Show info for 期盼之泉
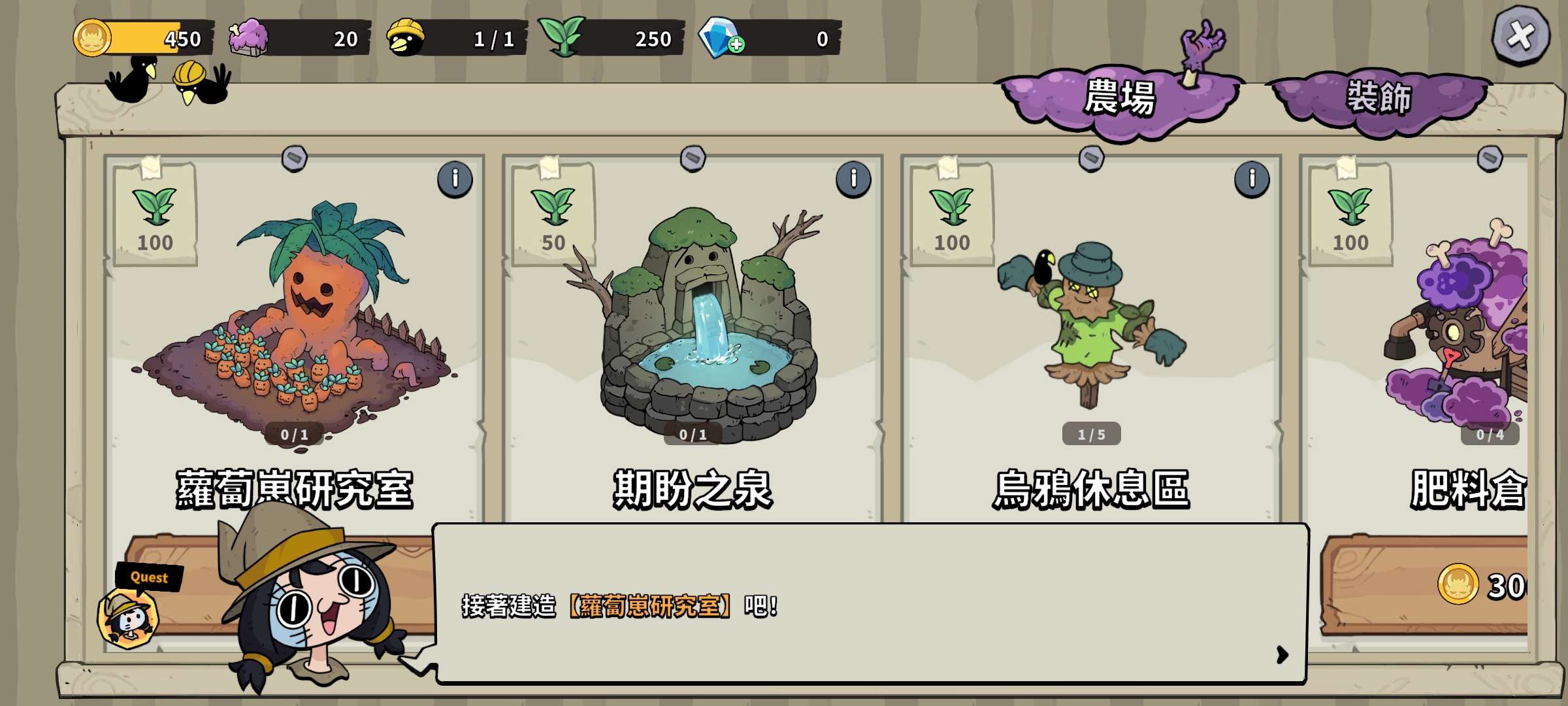This screenshot has width=1568, height=706. (853, 178)
